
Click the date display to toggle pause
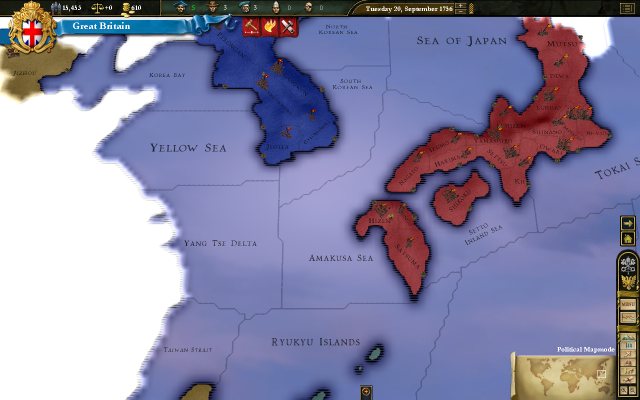(x=412, y=8)
